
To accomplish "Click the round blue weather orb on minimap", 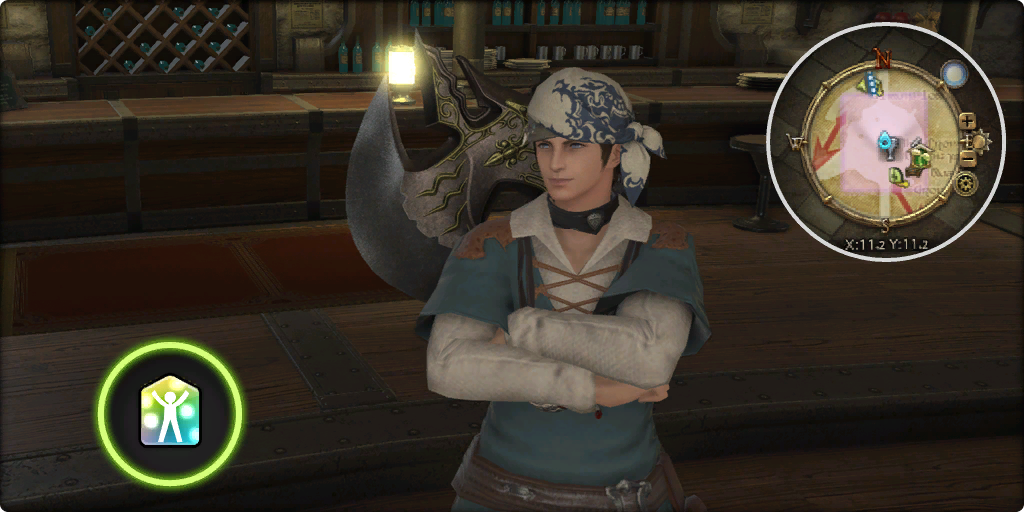I will pyautogui.click(x=952, y=73).
